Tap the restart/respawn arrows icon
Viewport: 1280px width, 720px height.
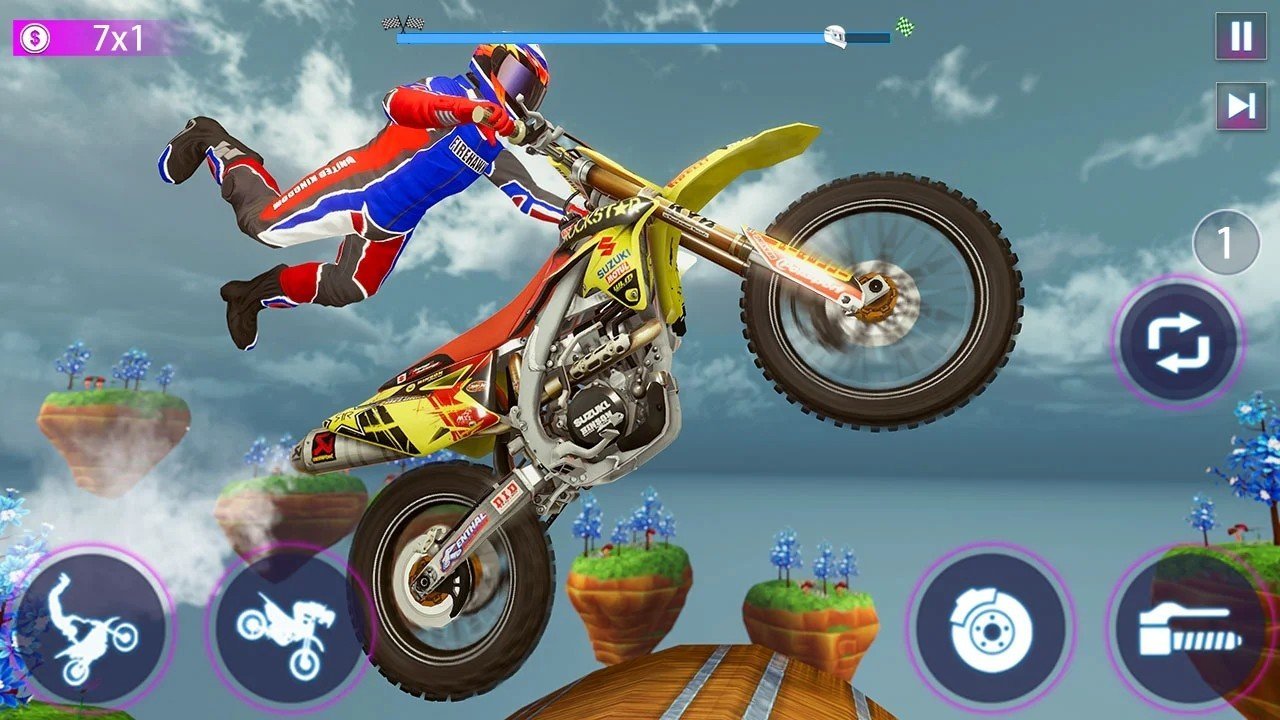[1178, 341]
